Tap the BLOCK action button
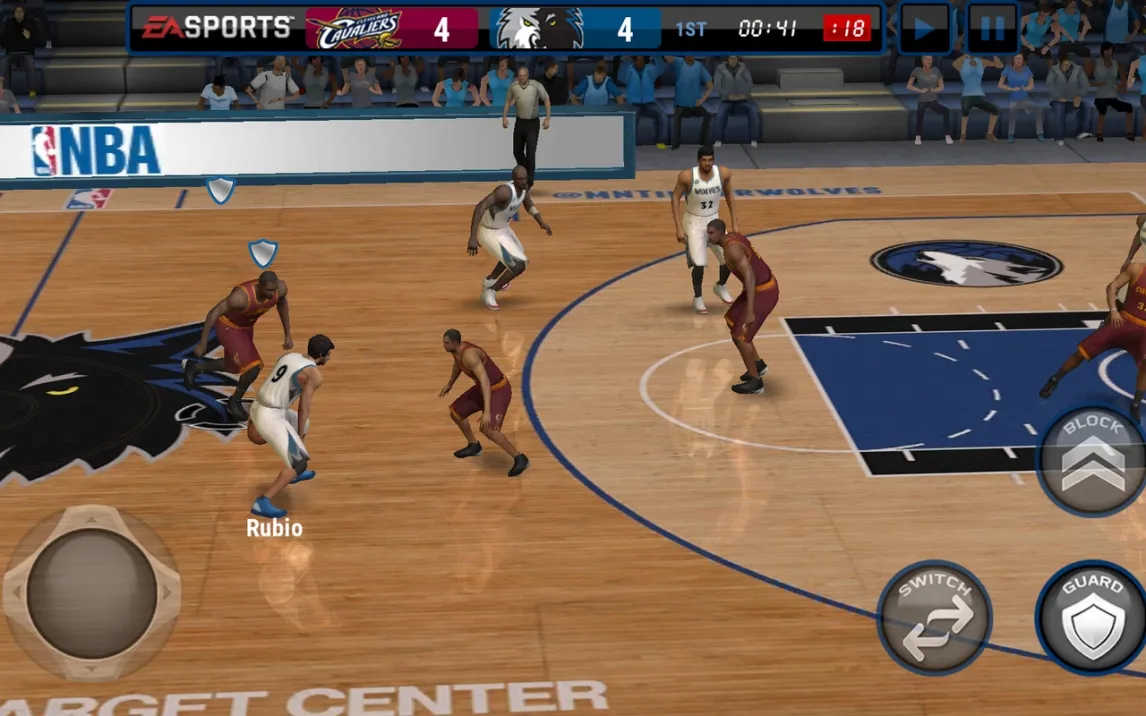1146x716 pixels. coord(1093,460)
